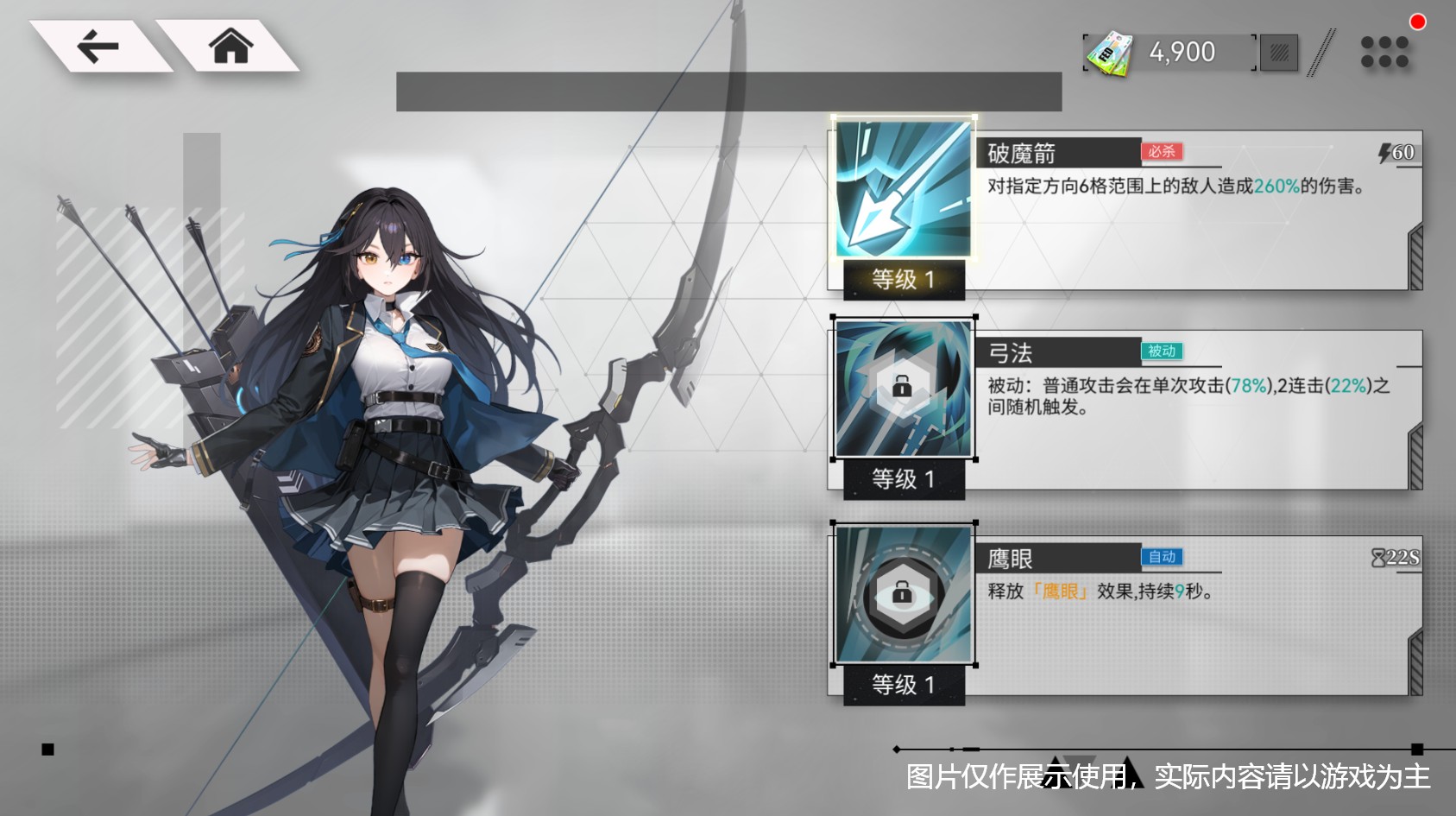Click the FED ticket currency icon
This screenshot has height=816, width=1456.
(x=1112, y=52)
